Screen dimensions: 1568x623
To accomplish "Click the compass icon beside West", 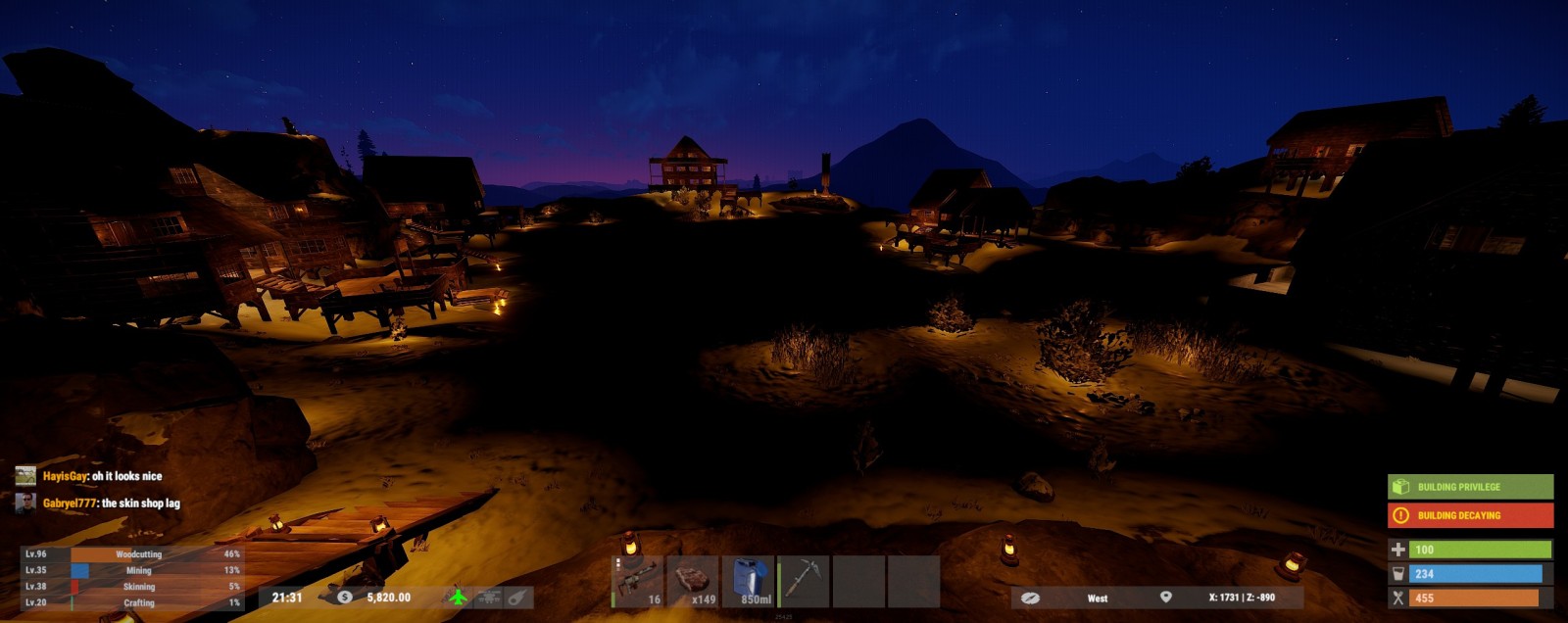I will [x=1030, y=598].
